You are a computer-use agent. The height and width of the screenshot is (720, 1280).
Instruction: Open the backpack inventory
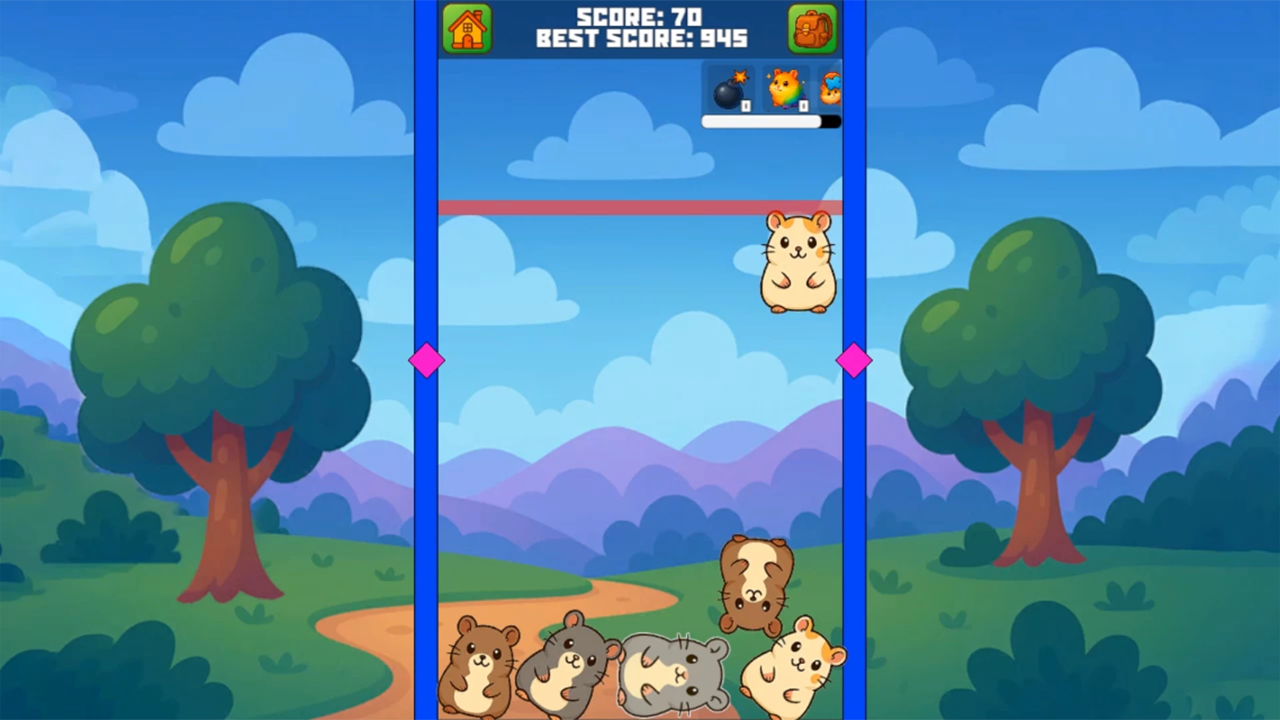click(x=812, y=28)
